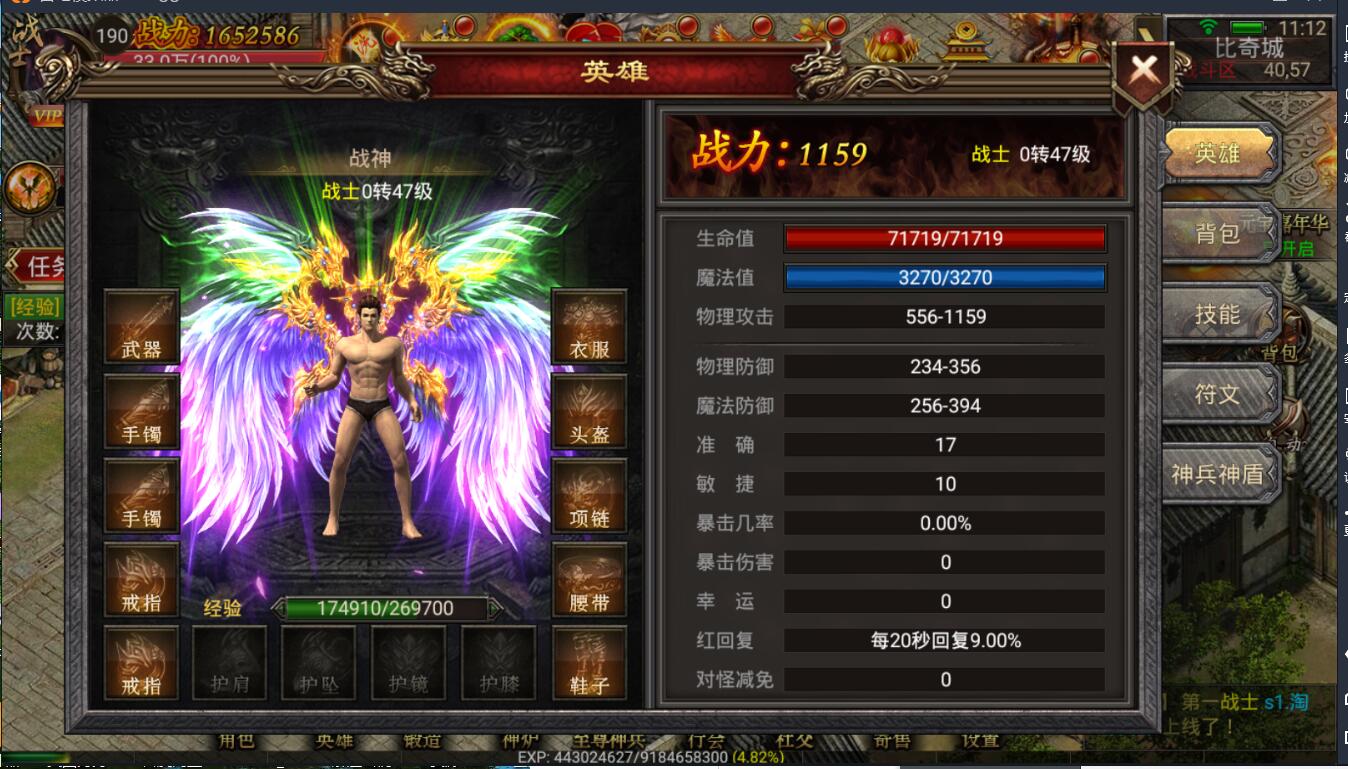Click the 项链 equipment slot
Screen dimensions: 1348x769
589,495
